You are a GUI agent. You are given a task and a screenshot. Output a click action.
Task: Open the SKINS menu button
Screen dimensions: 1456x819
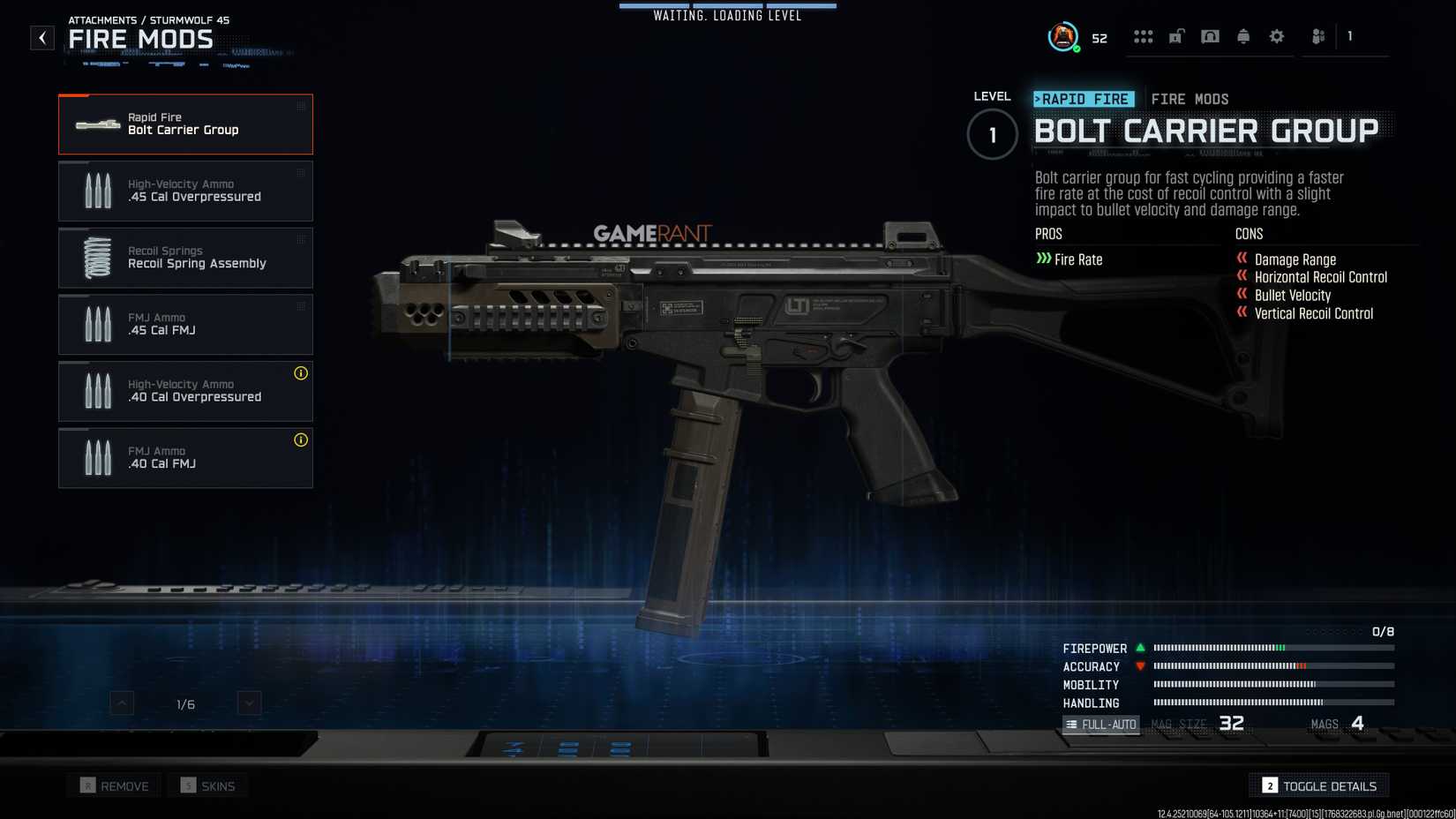(207, 785)
